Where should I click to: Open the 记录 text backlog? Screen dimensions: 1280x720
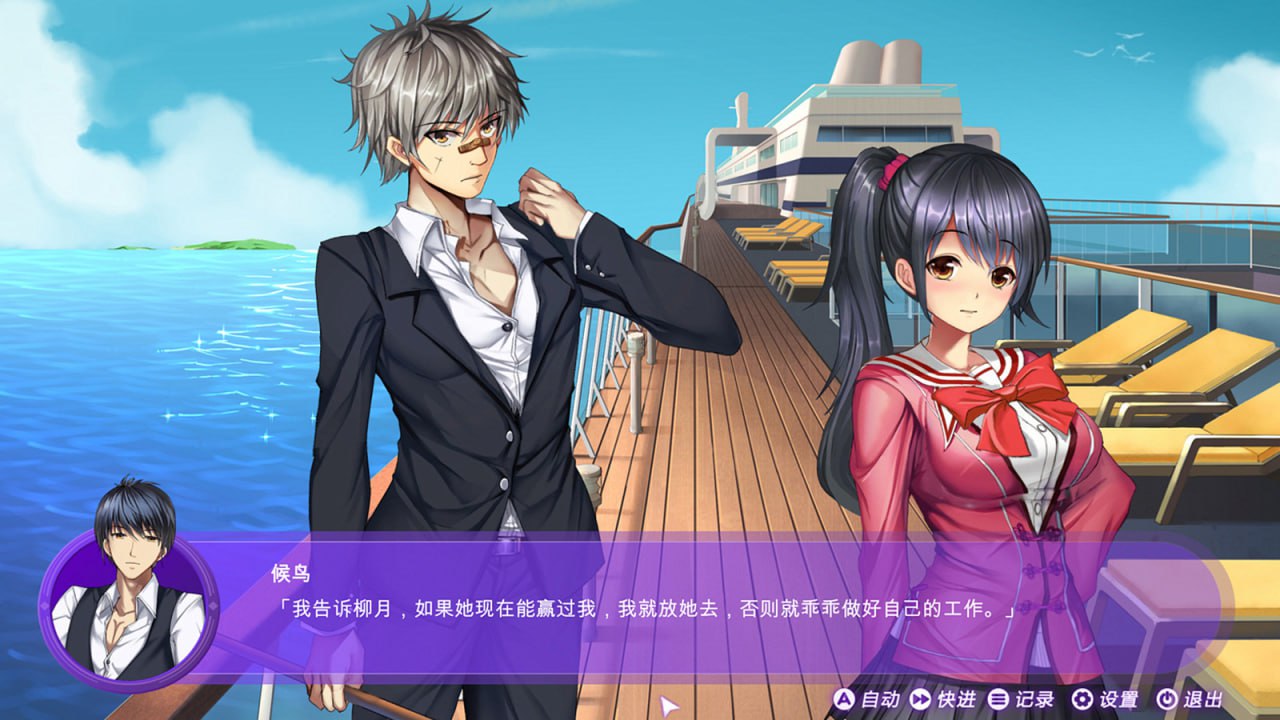coord(1033,698)
